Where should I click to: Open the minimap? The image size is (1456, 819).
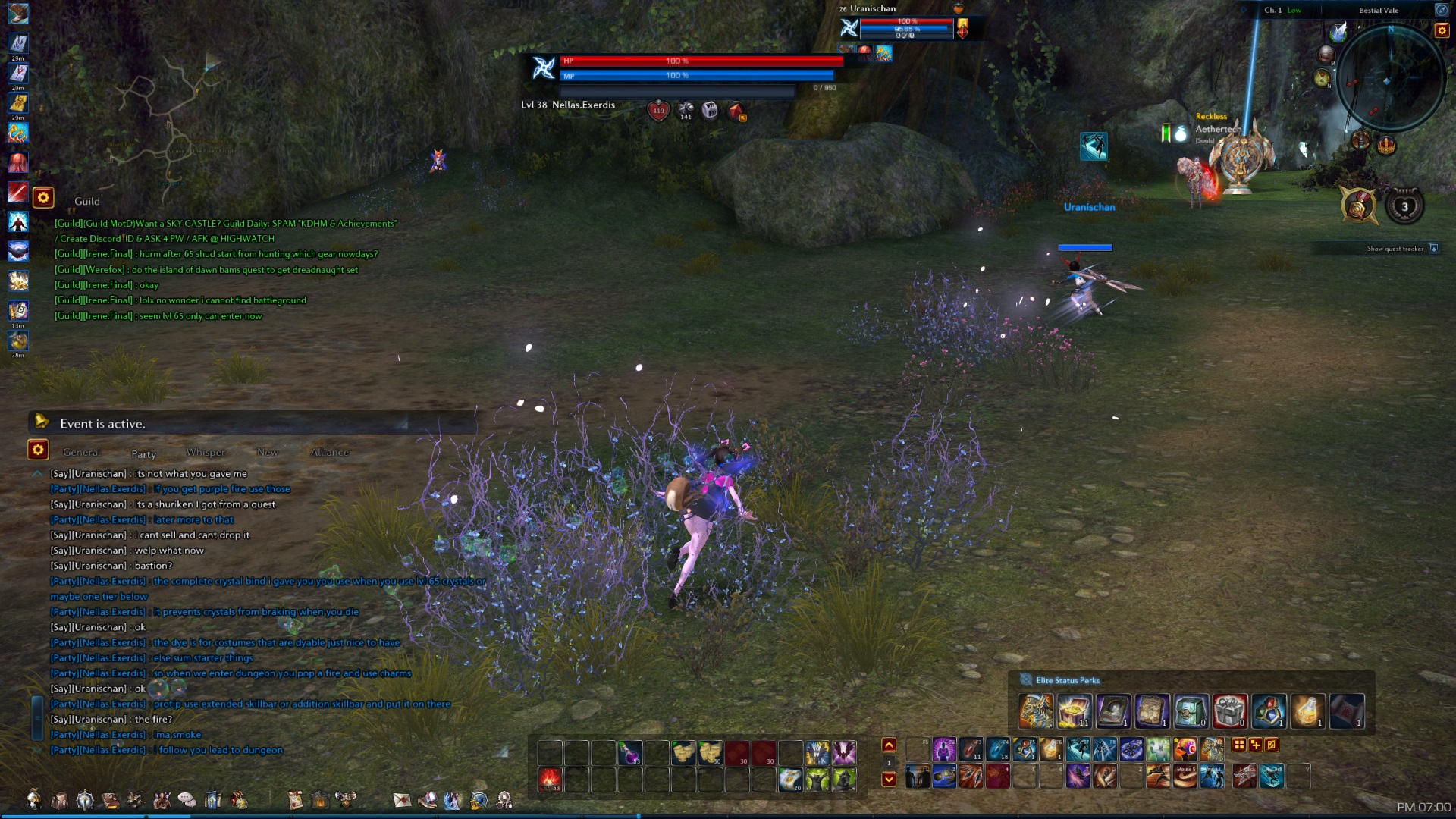[1390, 79]
